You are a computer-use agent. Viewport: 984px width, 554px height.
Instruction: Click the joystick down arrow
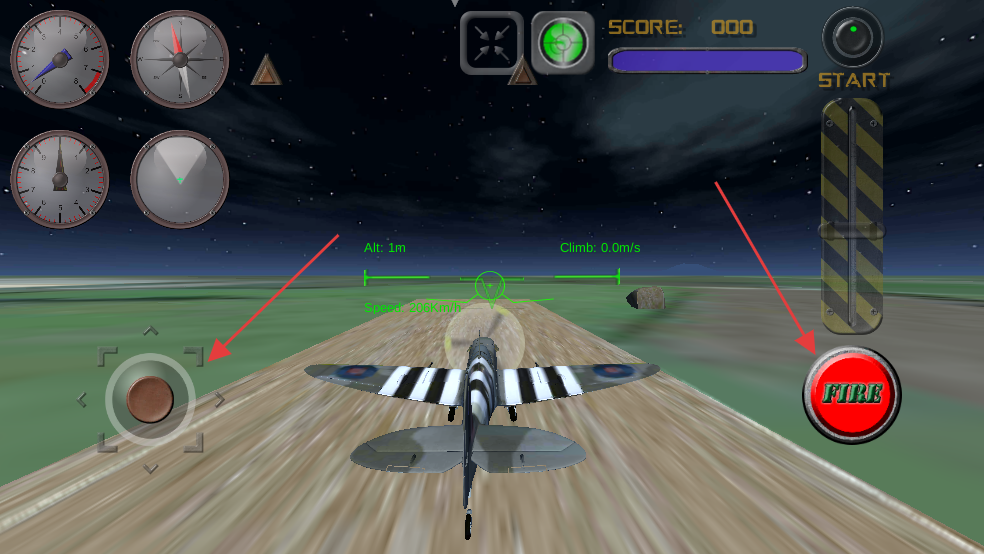[x=150, y=468]
